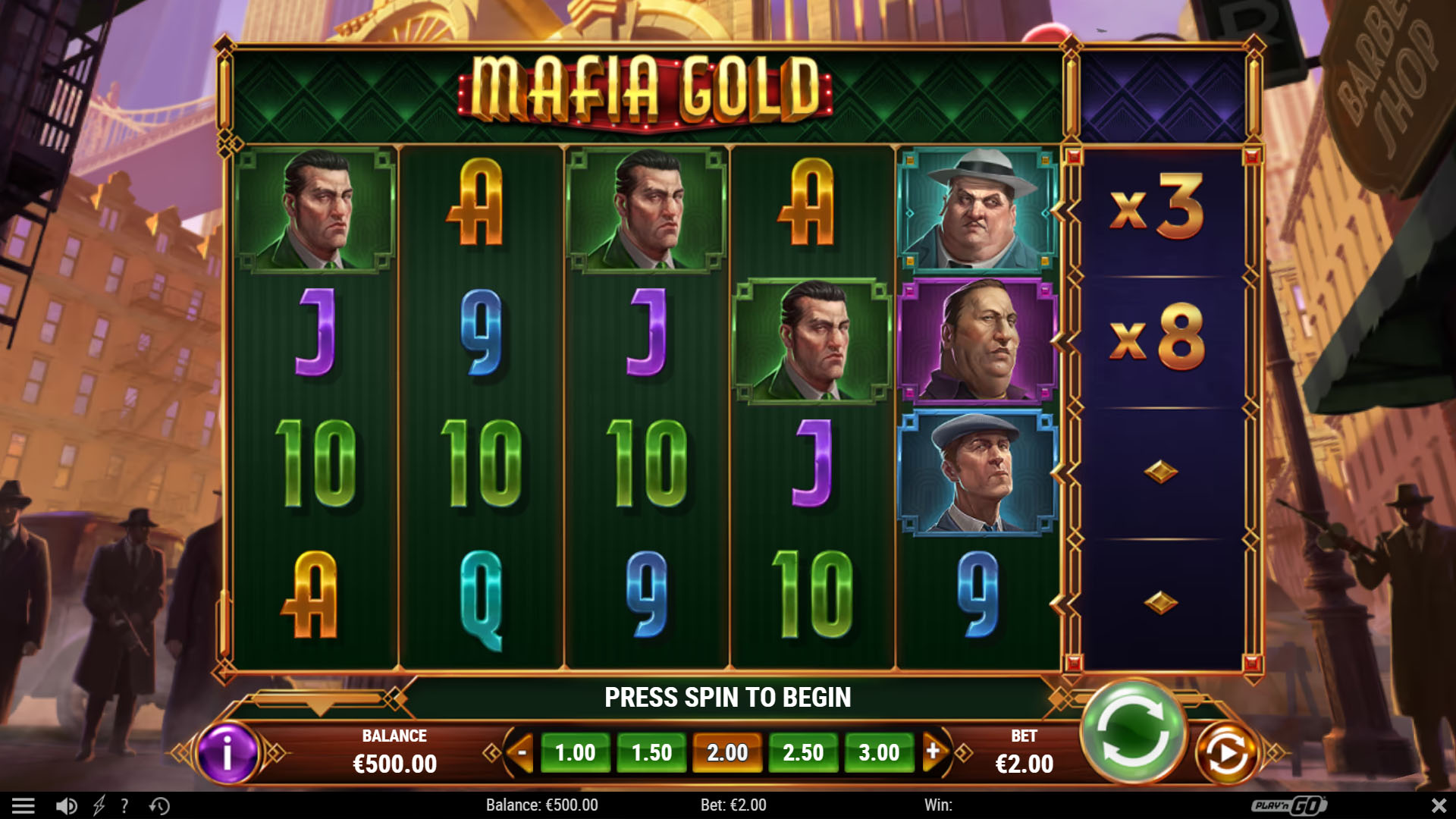Image resolution: width=1456 pixels, height=819 pixels.
Task: Toggle the lightning bolt fast play
Action: (x=99, y=805)
